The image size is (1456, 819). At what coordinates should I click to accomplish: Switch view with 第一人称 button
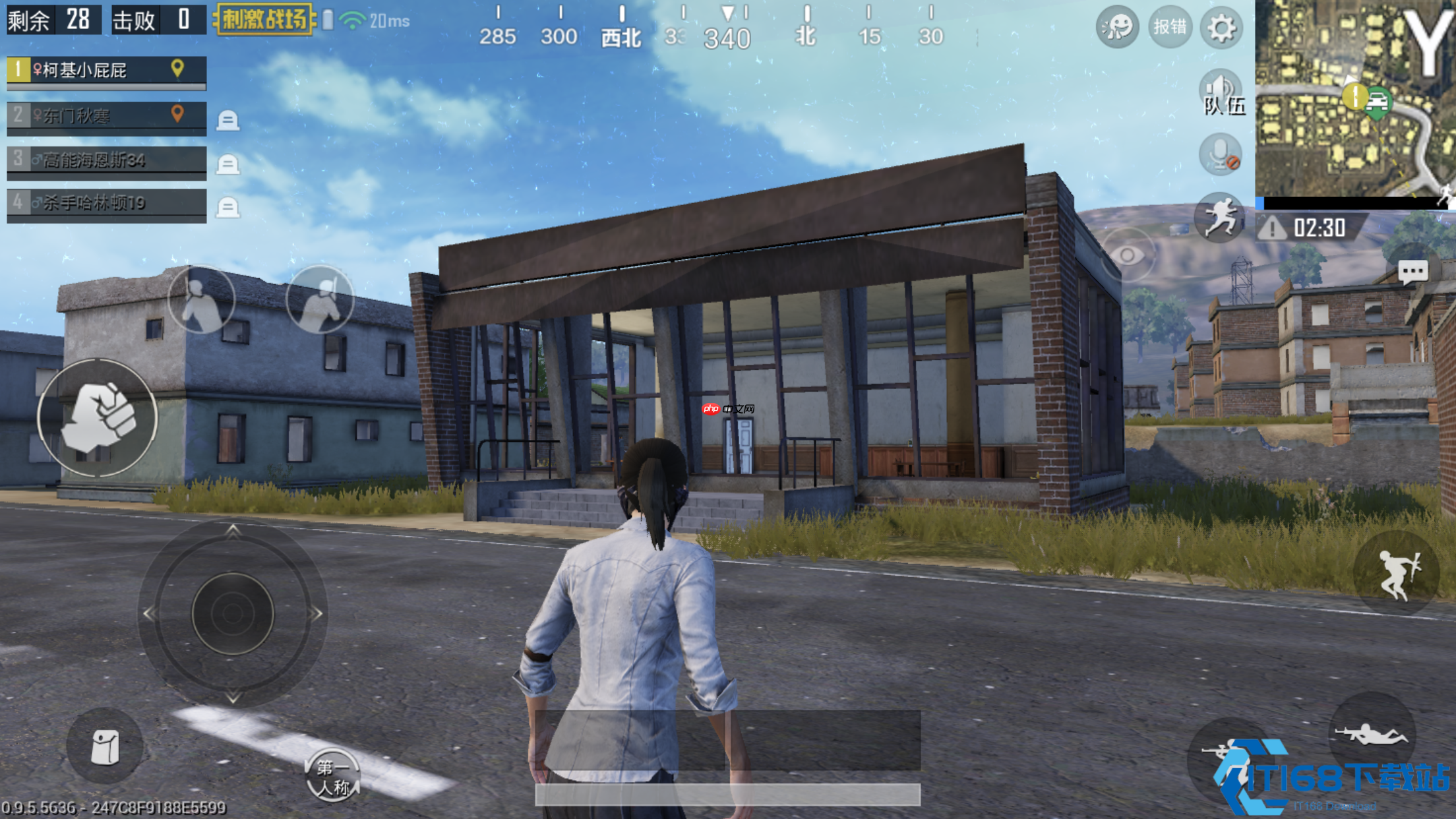tap(332, 776)
